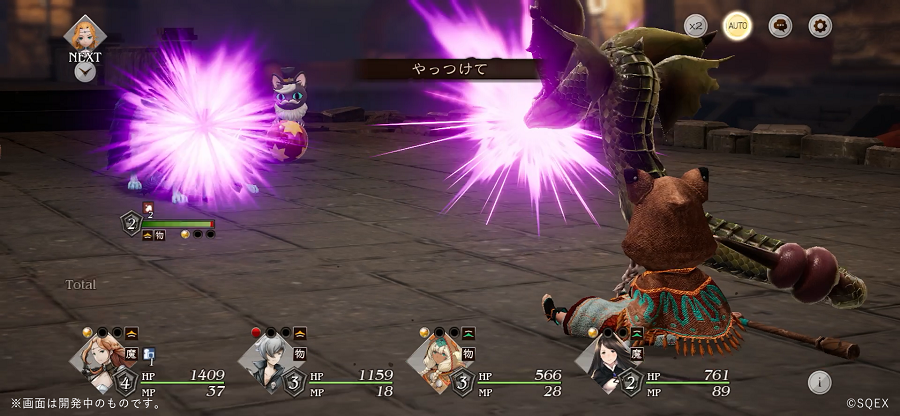
Task: Toggle the x2 battle speed button
Action: point(695,26)
